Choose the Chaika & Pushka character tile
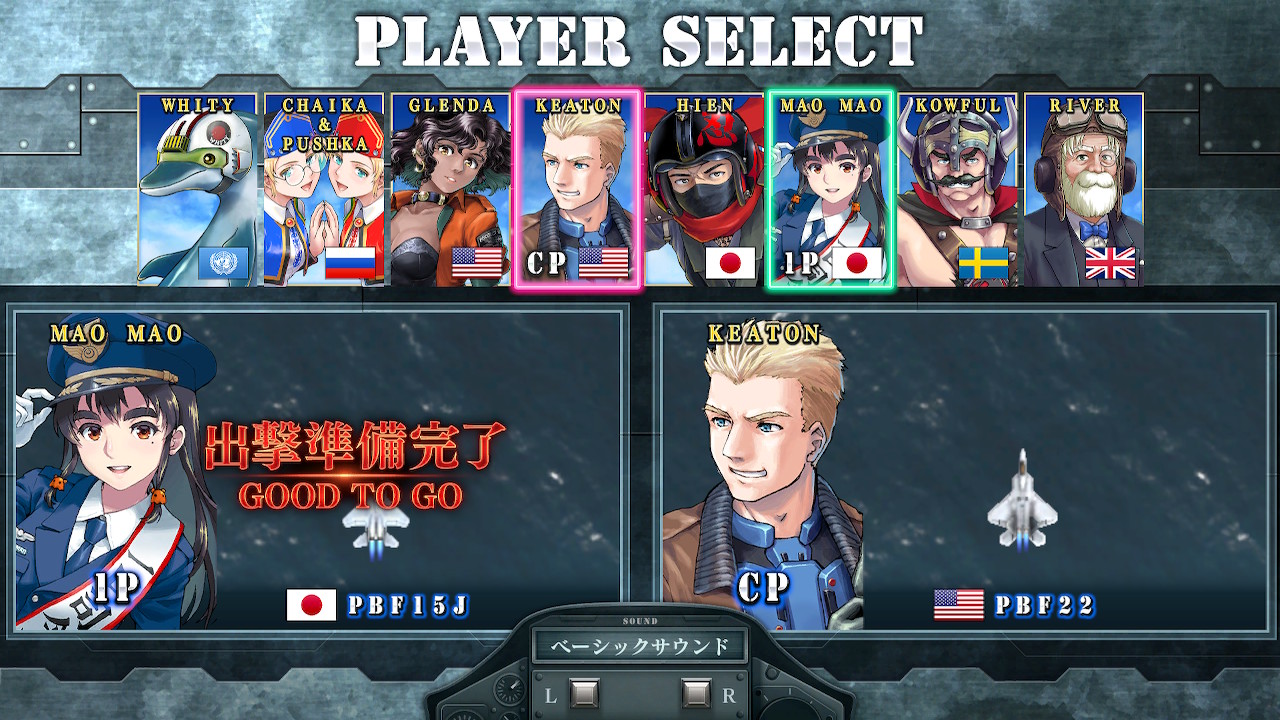 tap(324, 190)
